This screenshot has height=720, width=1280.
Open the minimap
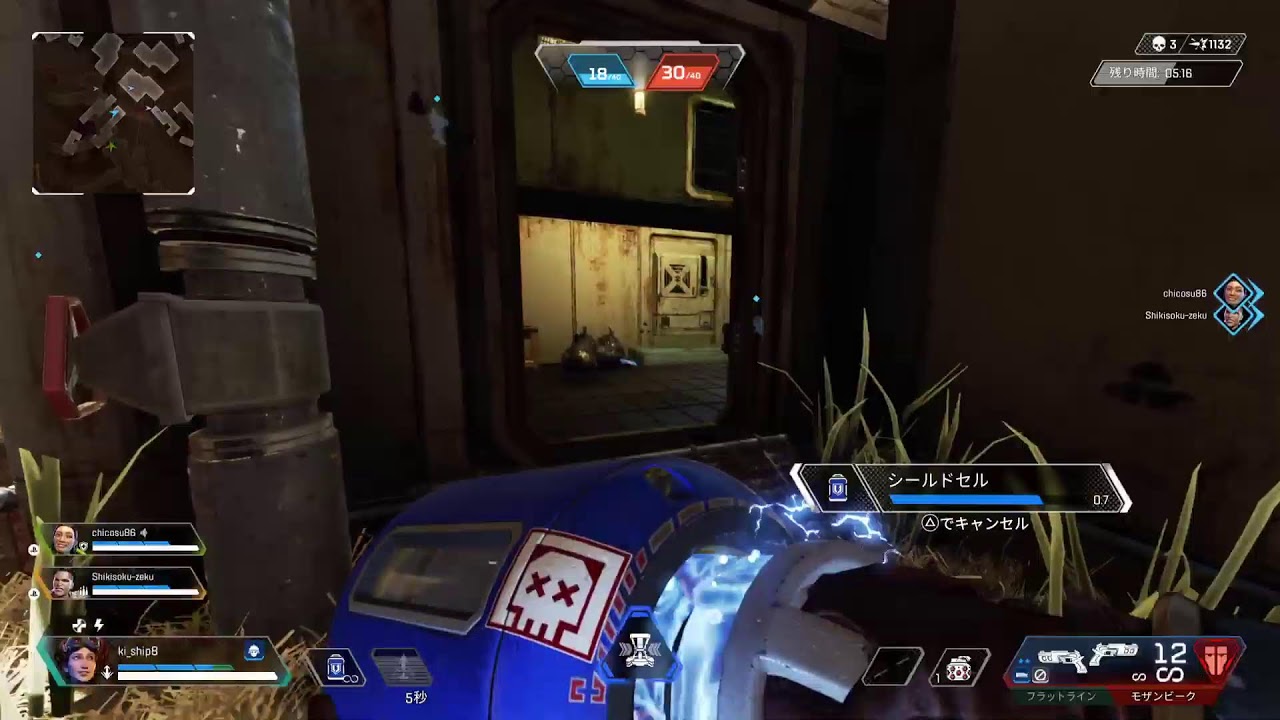pyautogui.click(x=113, y=113)
